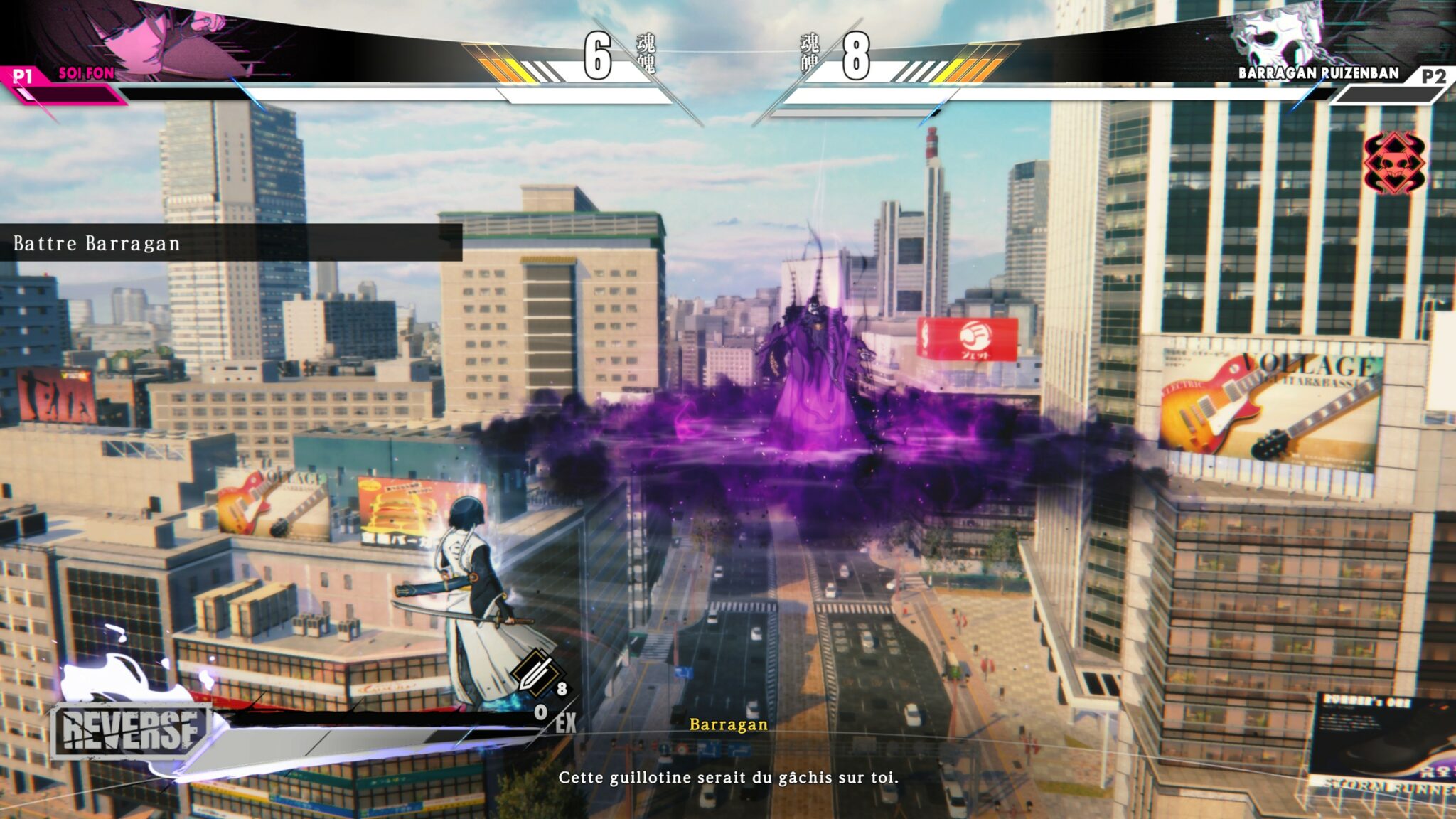Click the Battre Barragan objective banner
The width and height of the screenshot is (1456, 819).
coord(231,243)
